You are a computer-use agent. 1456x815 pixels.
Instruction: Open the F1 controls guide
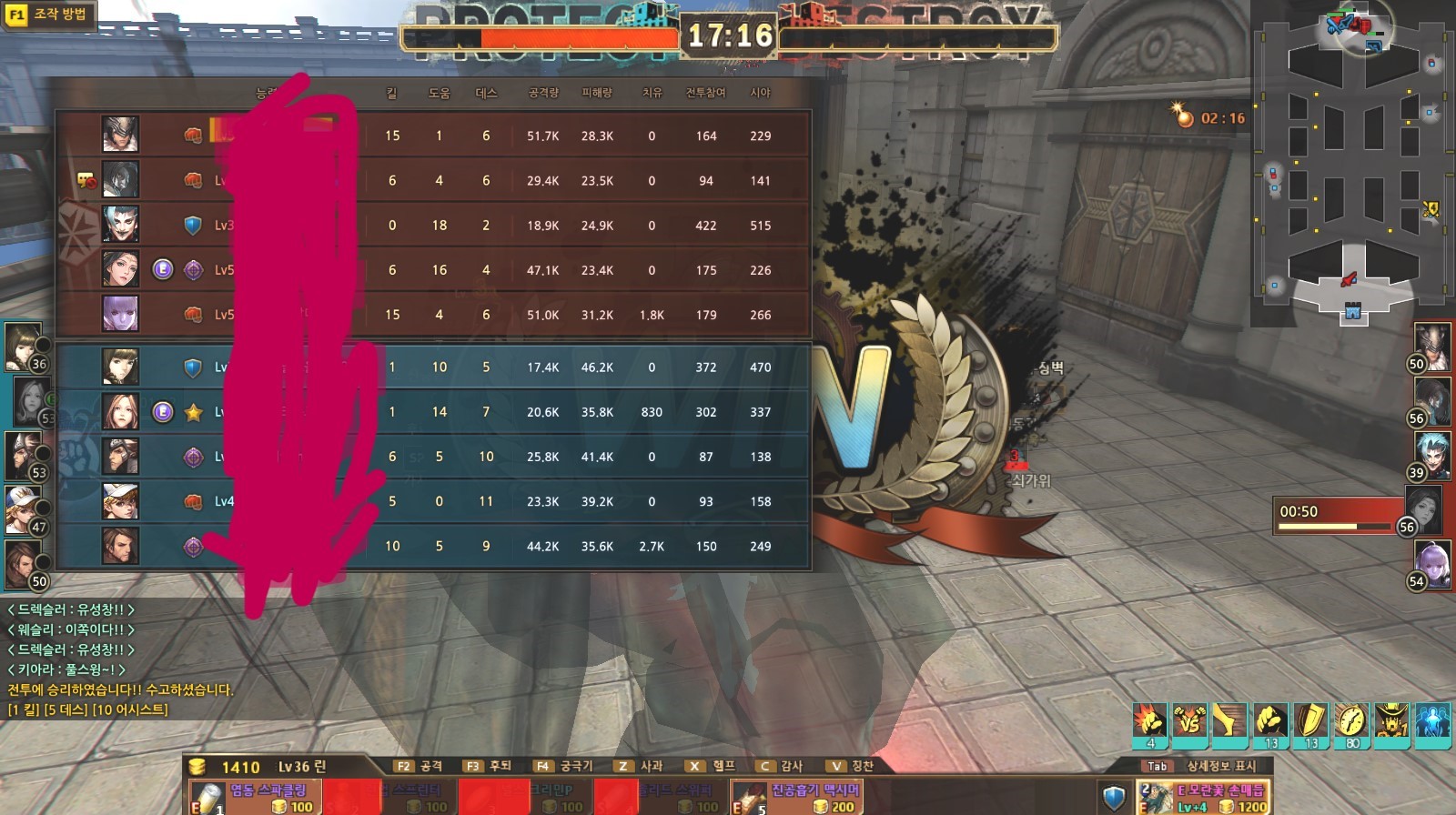point(49,15)
